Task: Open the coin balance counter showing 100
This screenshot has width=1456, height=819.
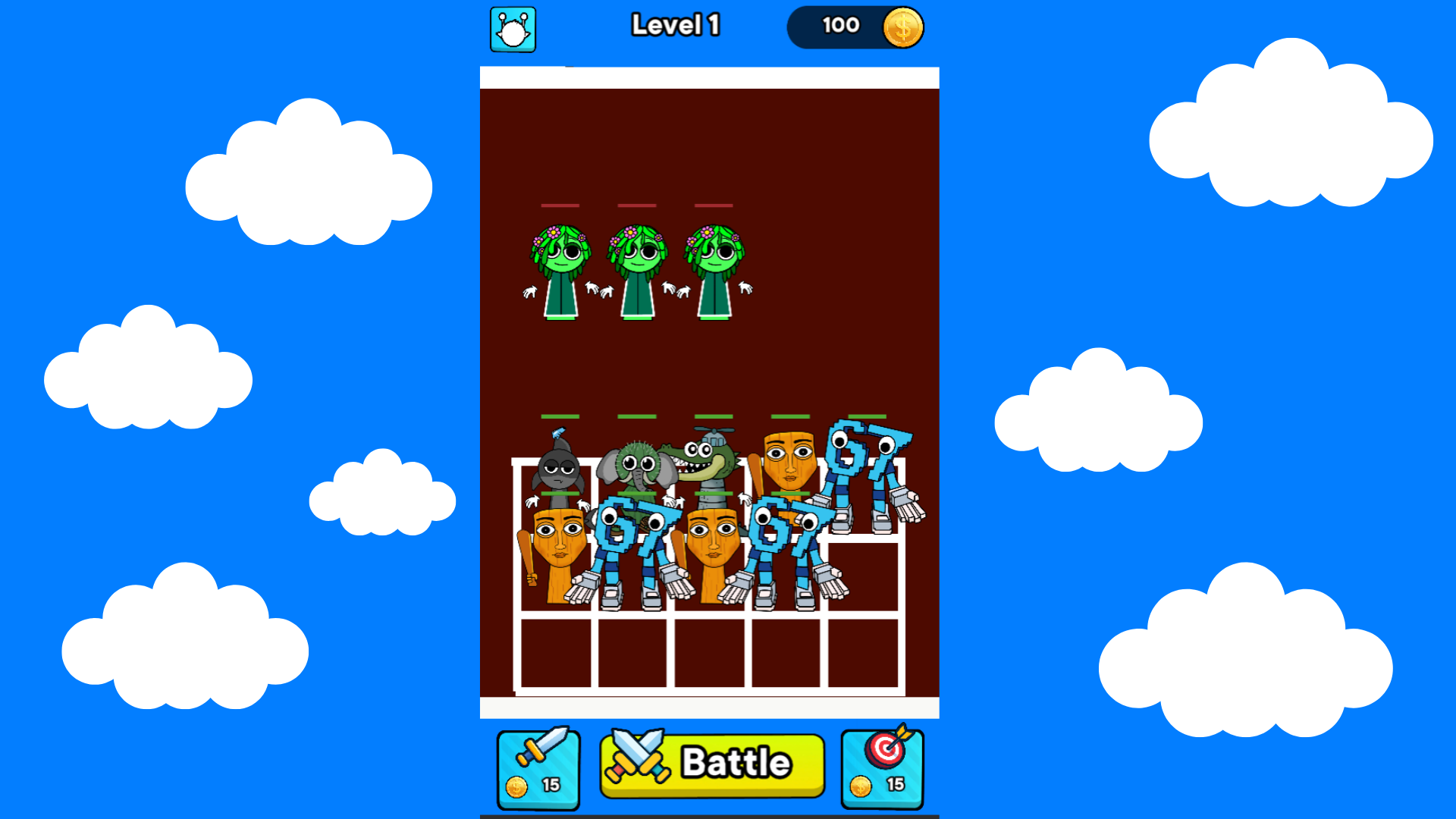Action: (x=840, y=26)
